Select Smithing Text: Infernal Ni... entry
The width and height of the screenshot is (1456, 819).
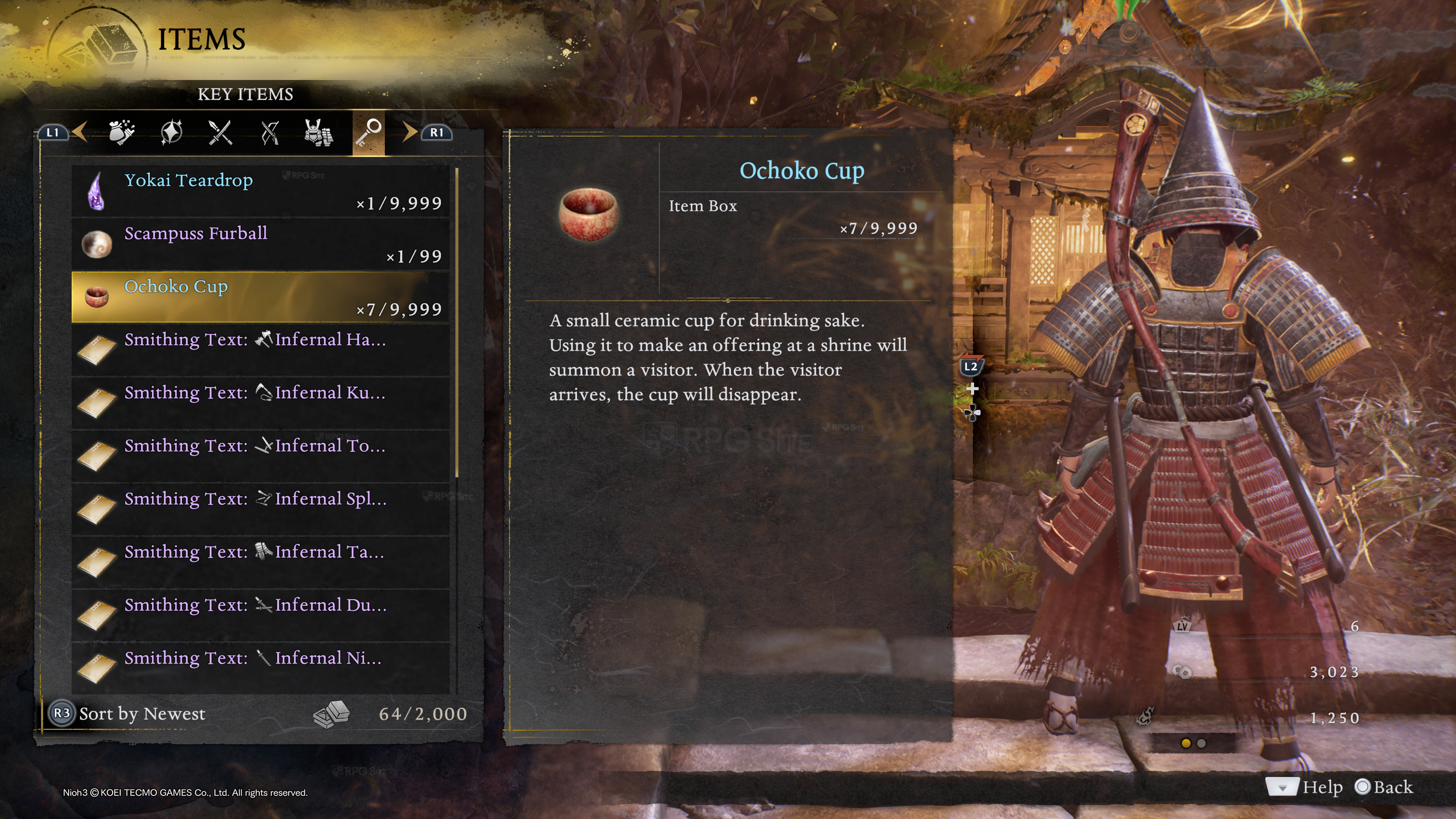click(x=260, y=668)
